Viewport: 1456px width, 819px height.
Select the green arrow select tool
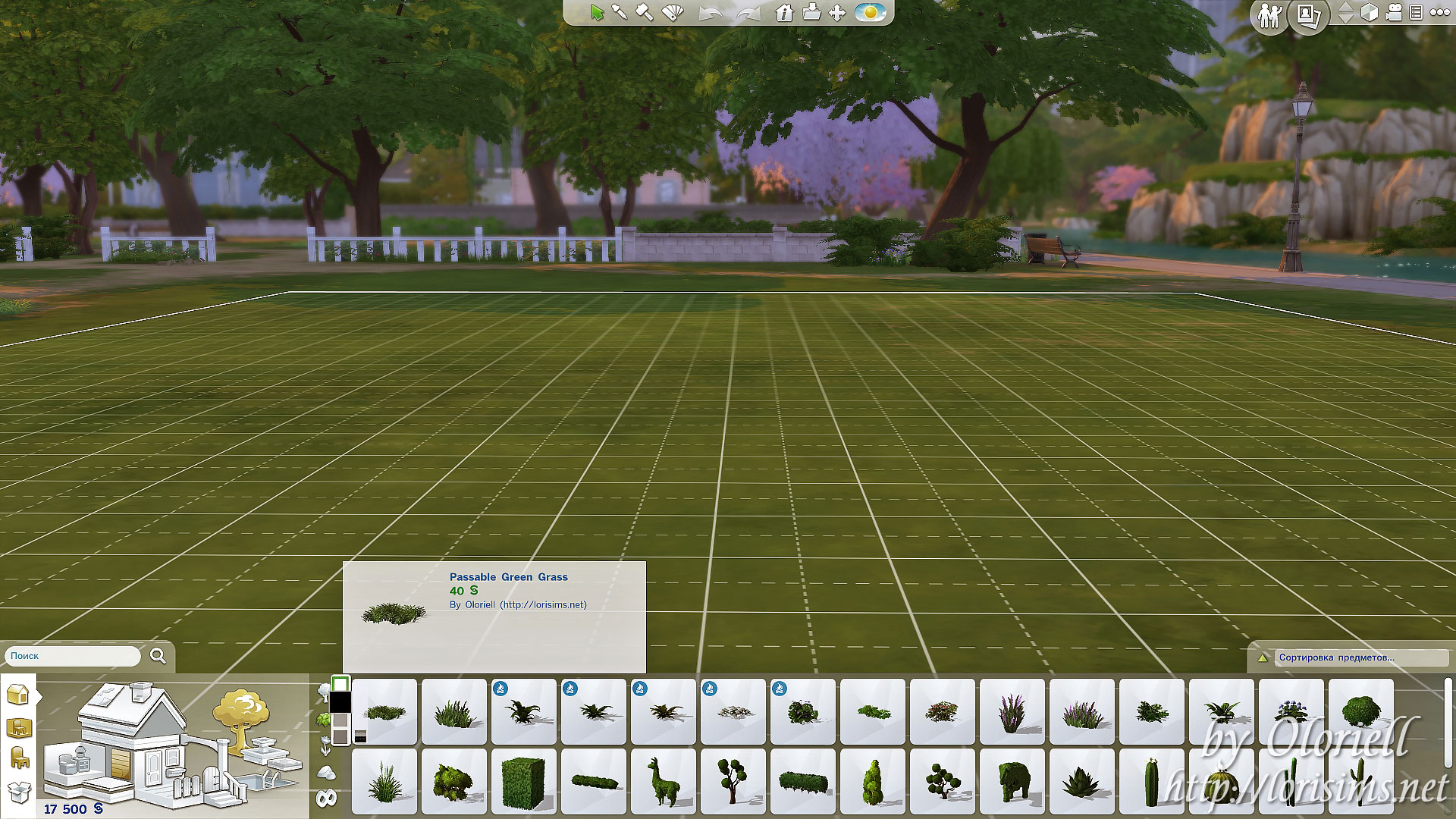597,13
